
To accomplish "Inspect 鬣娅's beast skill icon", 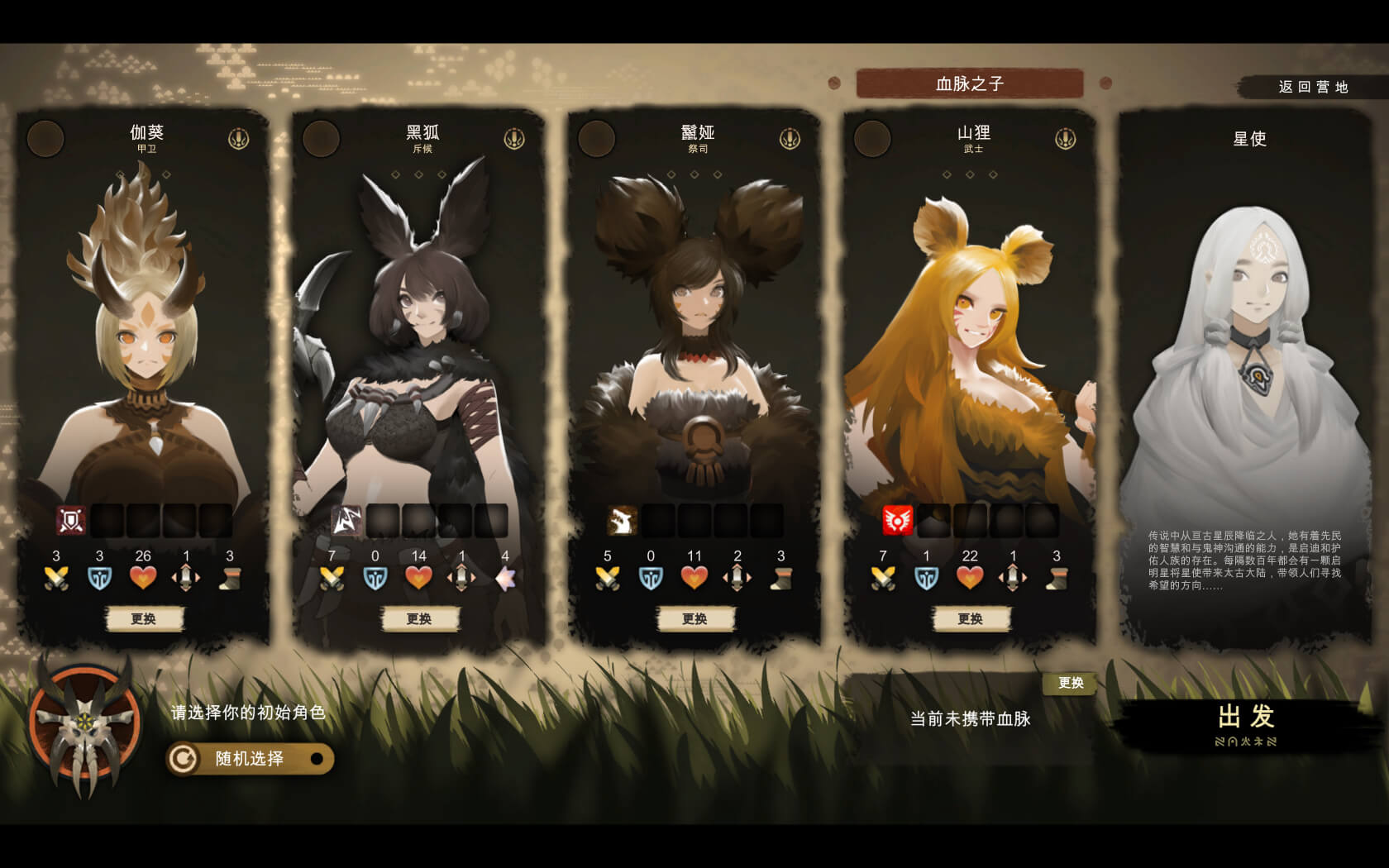I will tap(622, 520).
